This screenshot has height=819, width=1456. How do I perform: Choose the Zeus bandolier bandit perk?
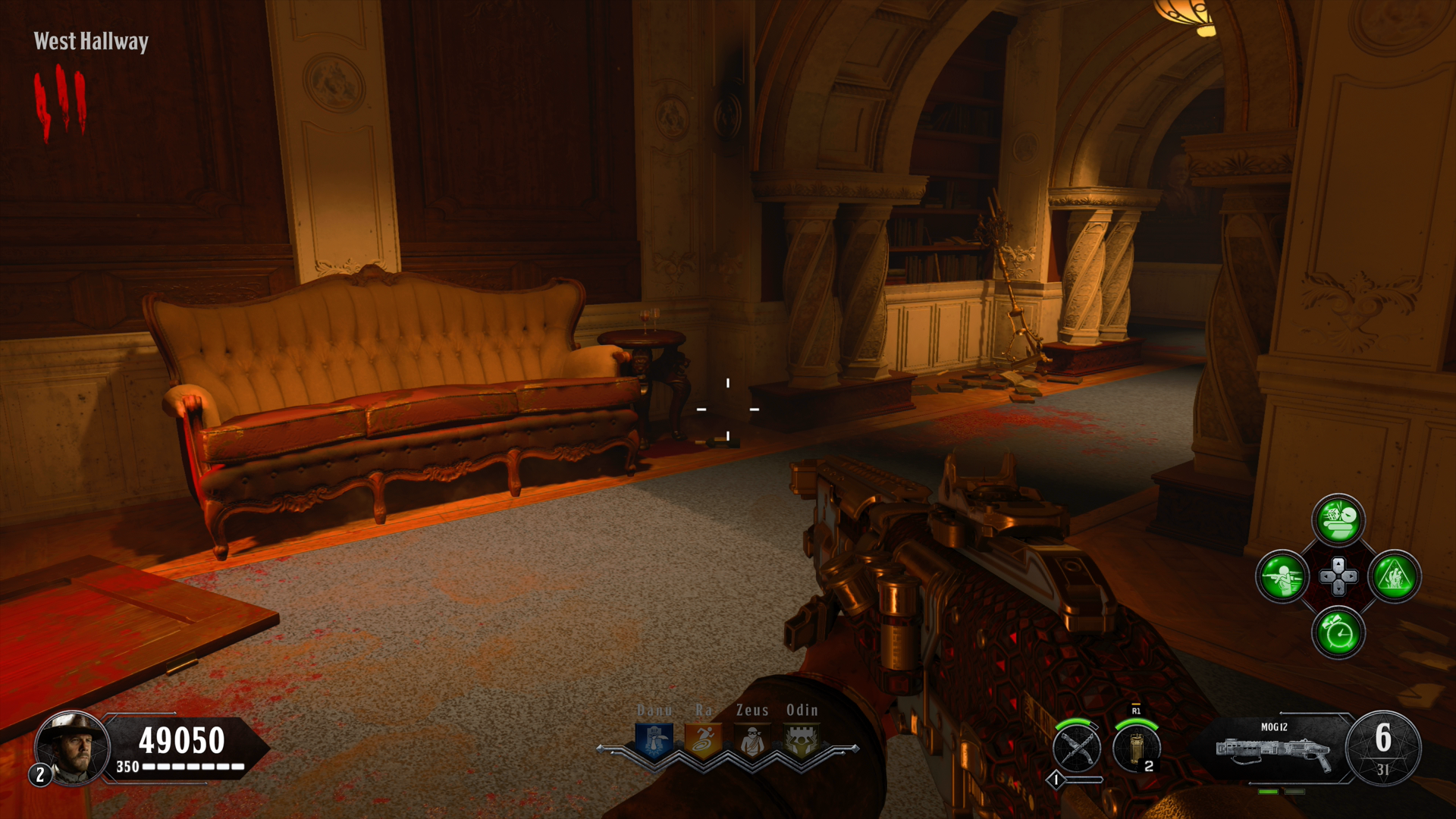pos(752,739)
